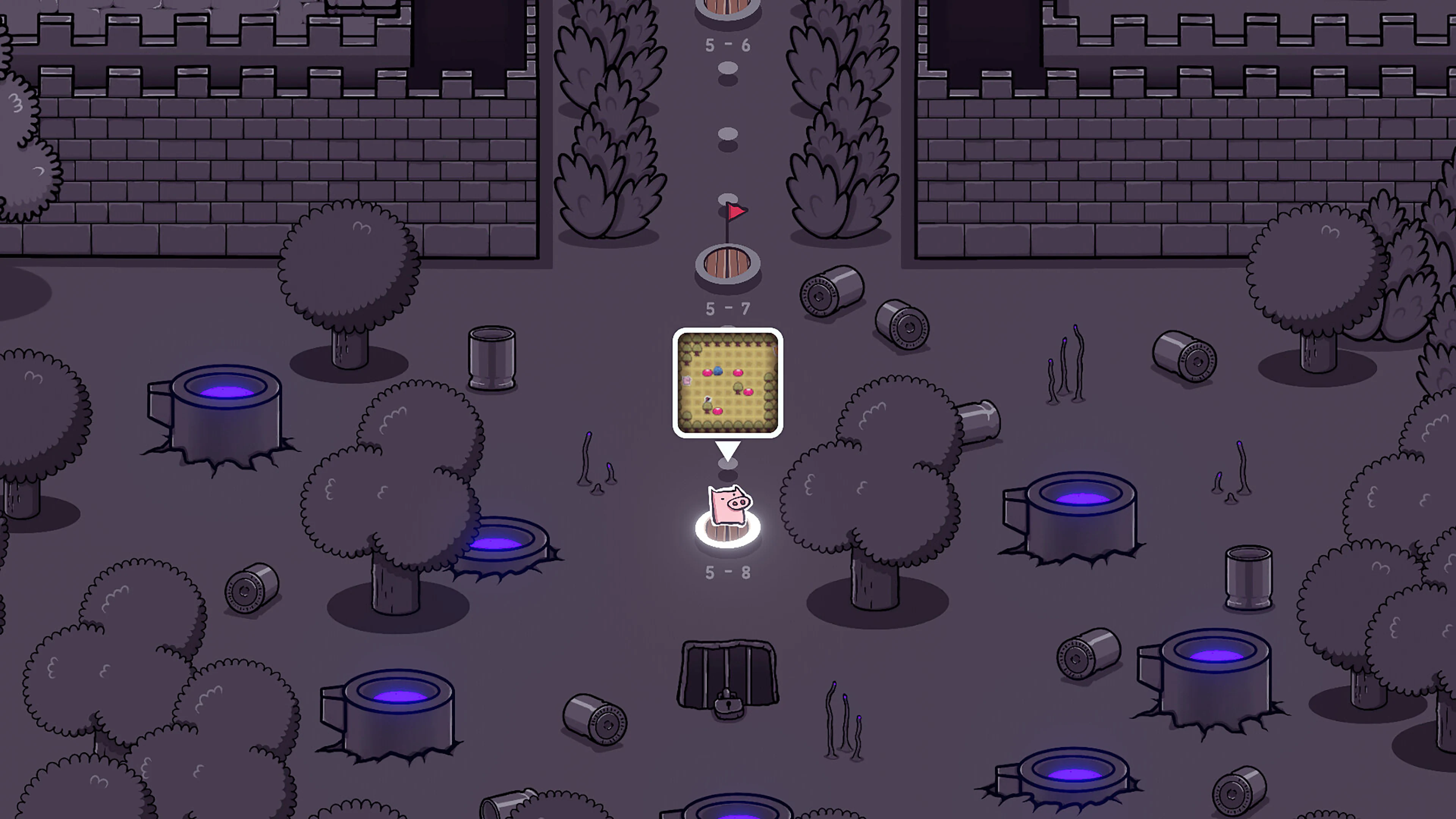Viewport: 1456px width, 819px height.
Task: Click the blue slime in the level preview
Action: click(x=719, y=371)
